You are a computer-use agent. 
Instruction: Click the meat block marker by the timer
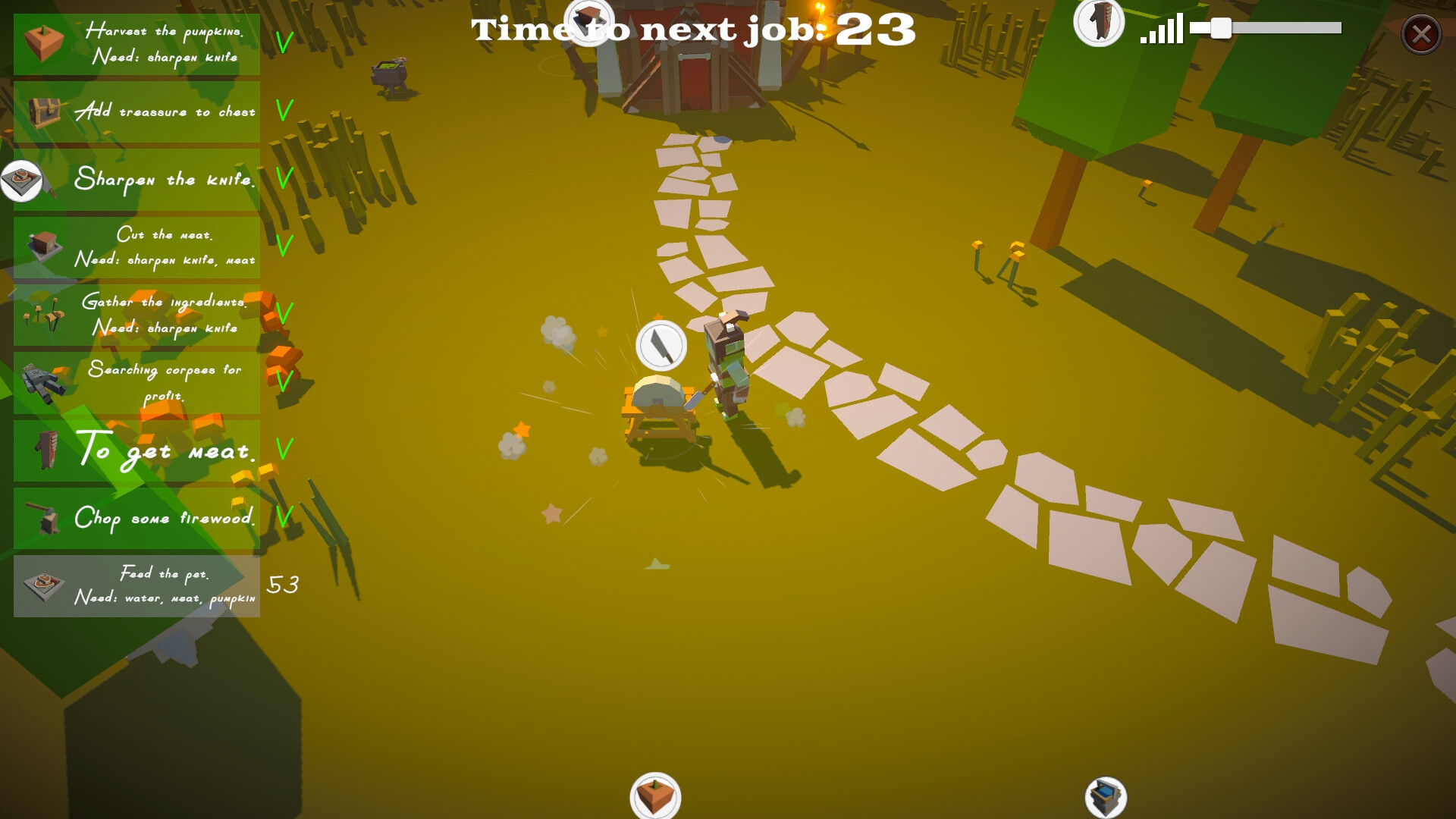point(589,18)
